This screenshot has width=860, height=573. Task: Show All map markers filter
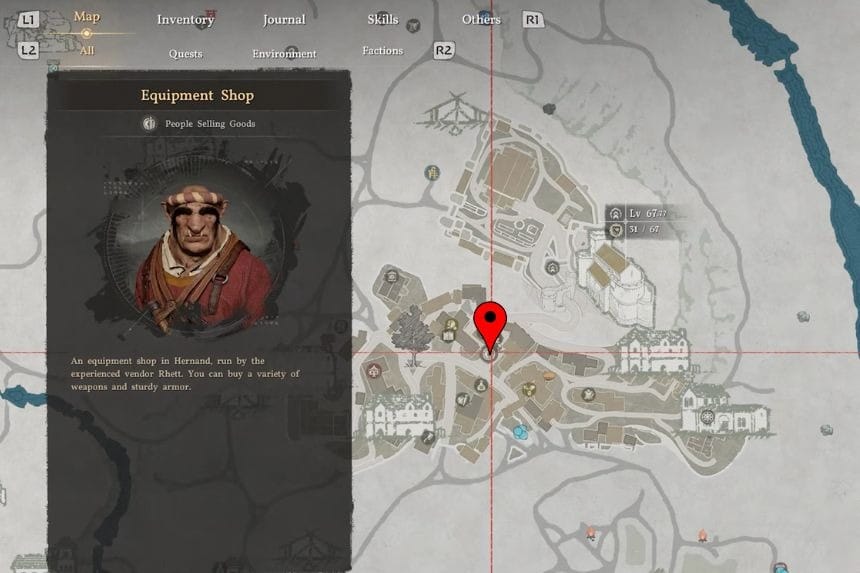point(86,50)
